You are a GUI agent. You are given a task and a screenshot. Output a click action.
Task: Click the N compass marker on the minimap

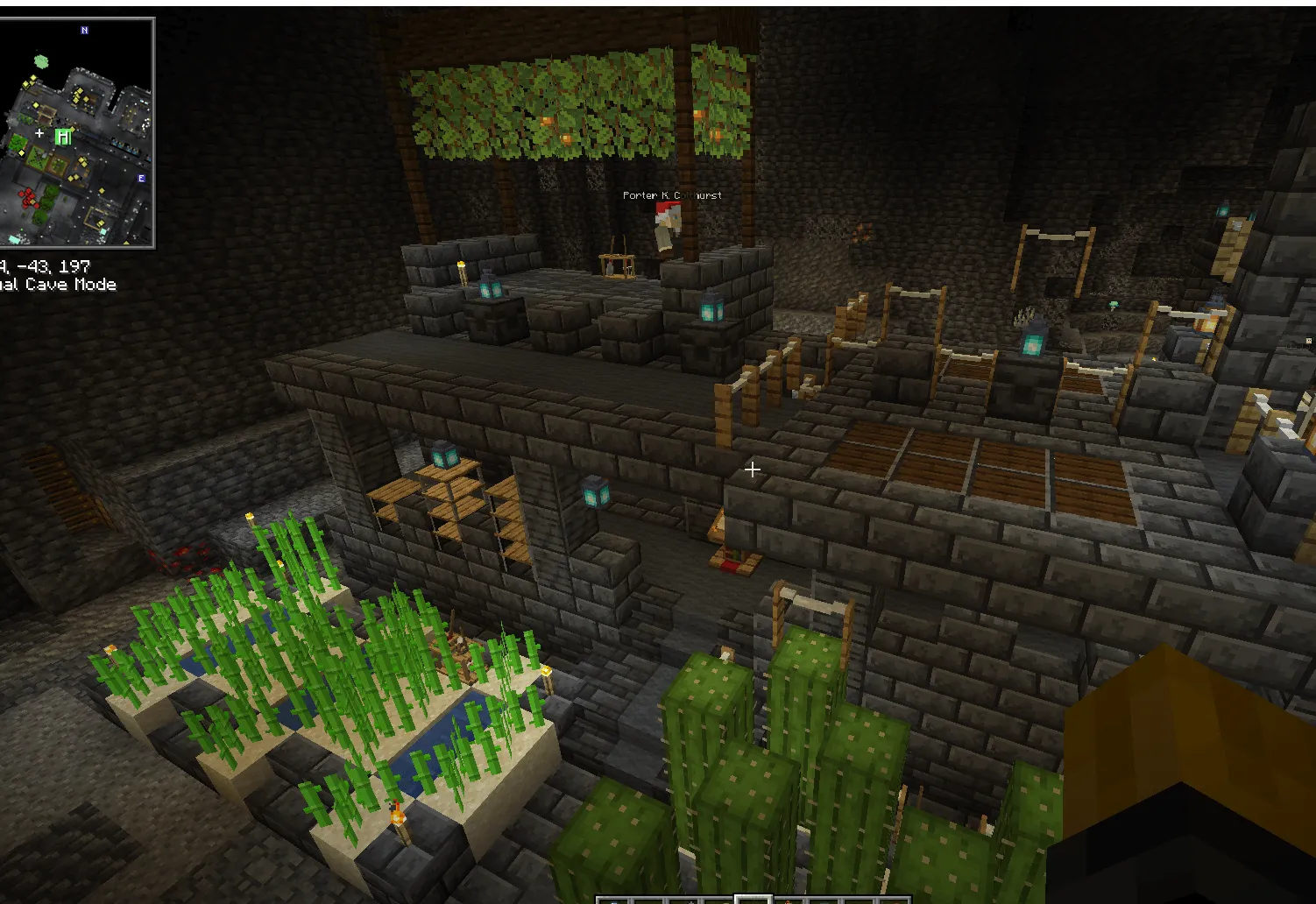point(84,30)
